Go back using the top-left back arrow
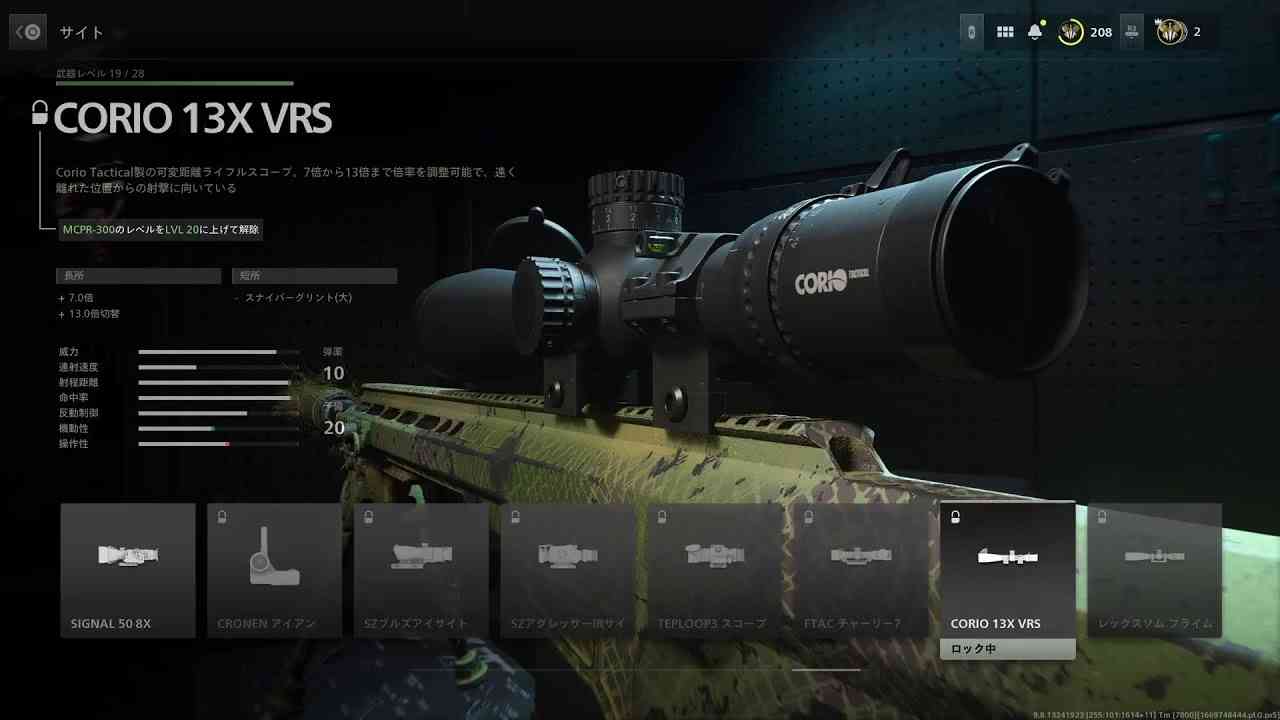This screenshot has width=1280, height=720. click(28, 32)
